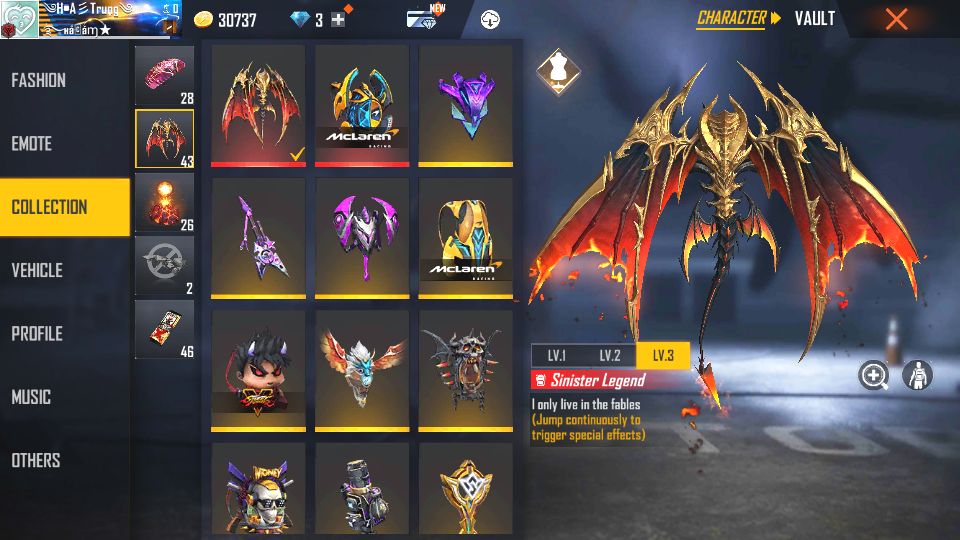Select the Others menu entry
The width and height of the screenshot is (960, 540).
36,461
